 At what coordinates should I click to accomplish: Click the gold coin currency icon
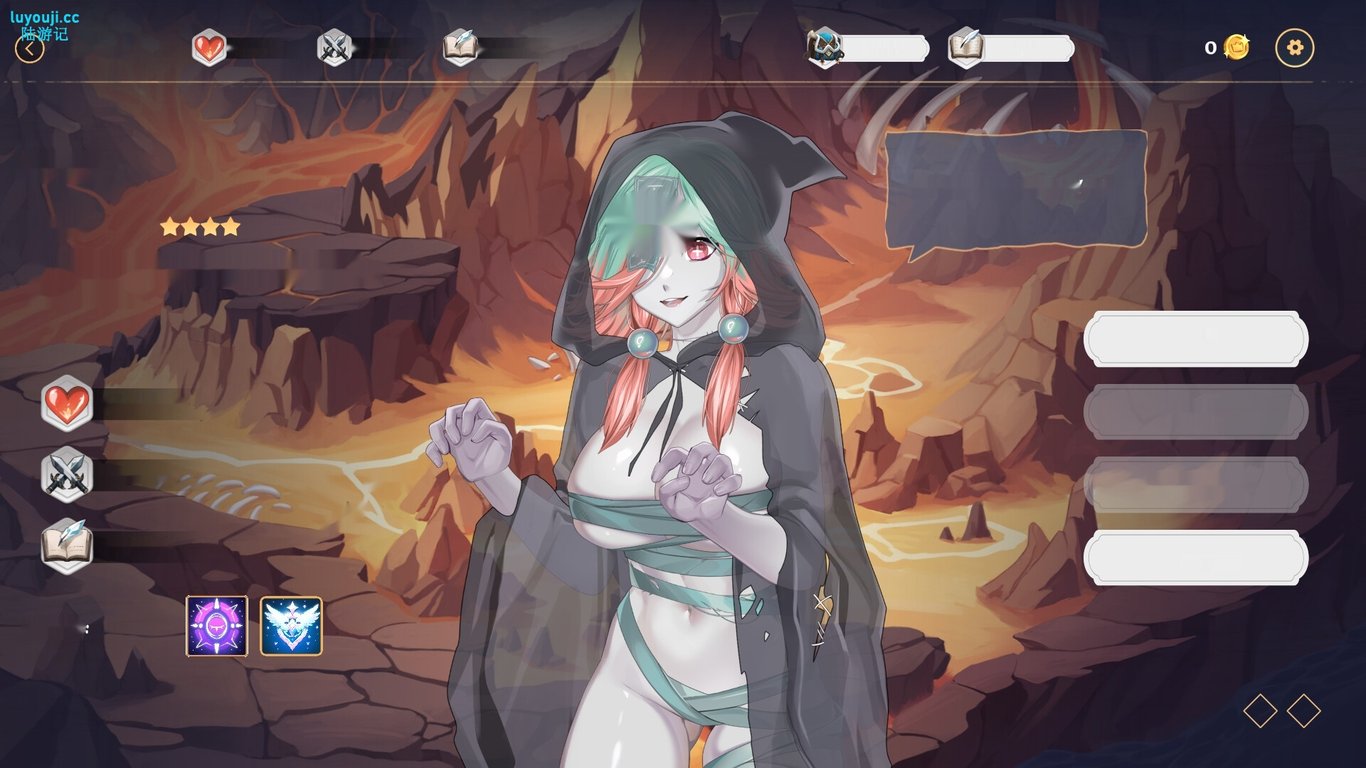point(1236,46)
